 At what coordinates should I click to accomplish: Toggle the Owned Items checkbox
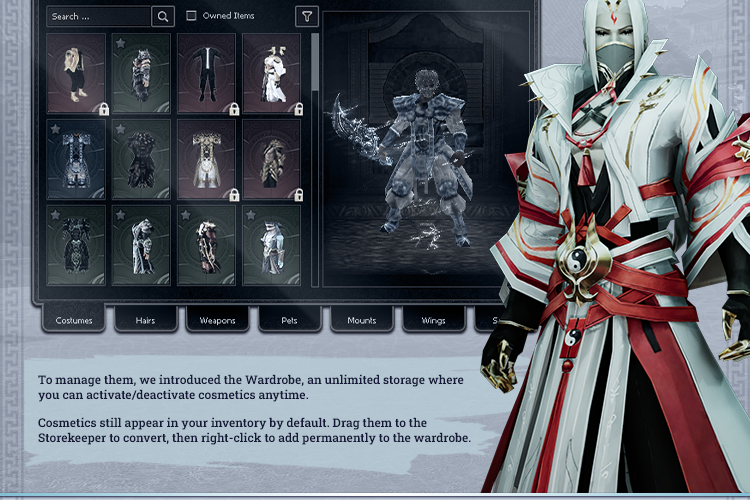[x=192, y=16]
